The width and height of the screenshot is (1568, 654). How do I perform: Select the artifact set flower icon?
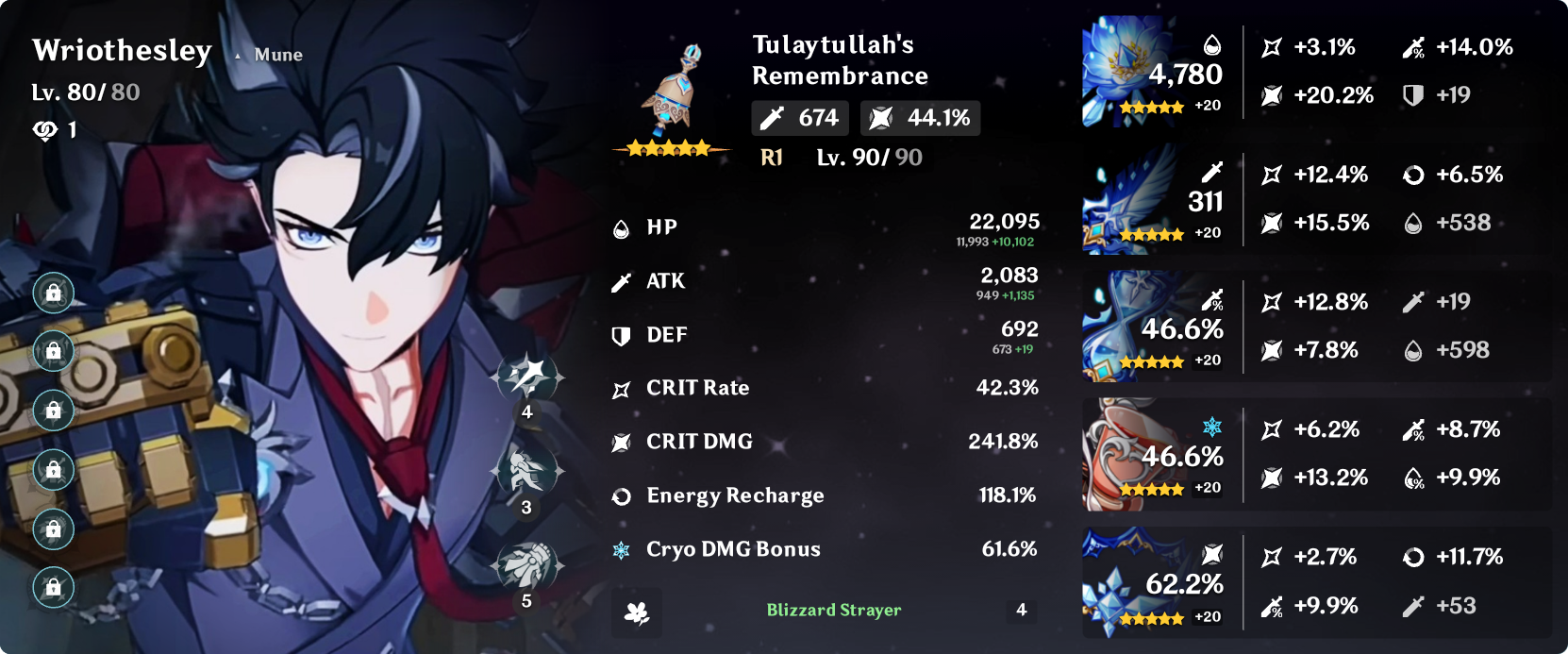coord(637,612)
